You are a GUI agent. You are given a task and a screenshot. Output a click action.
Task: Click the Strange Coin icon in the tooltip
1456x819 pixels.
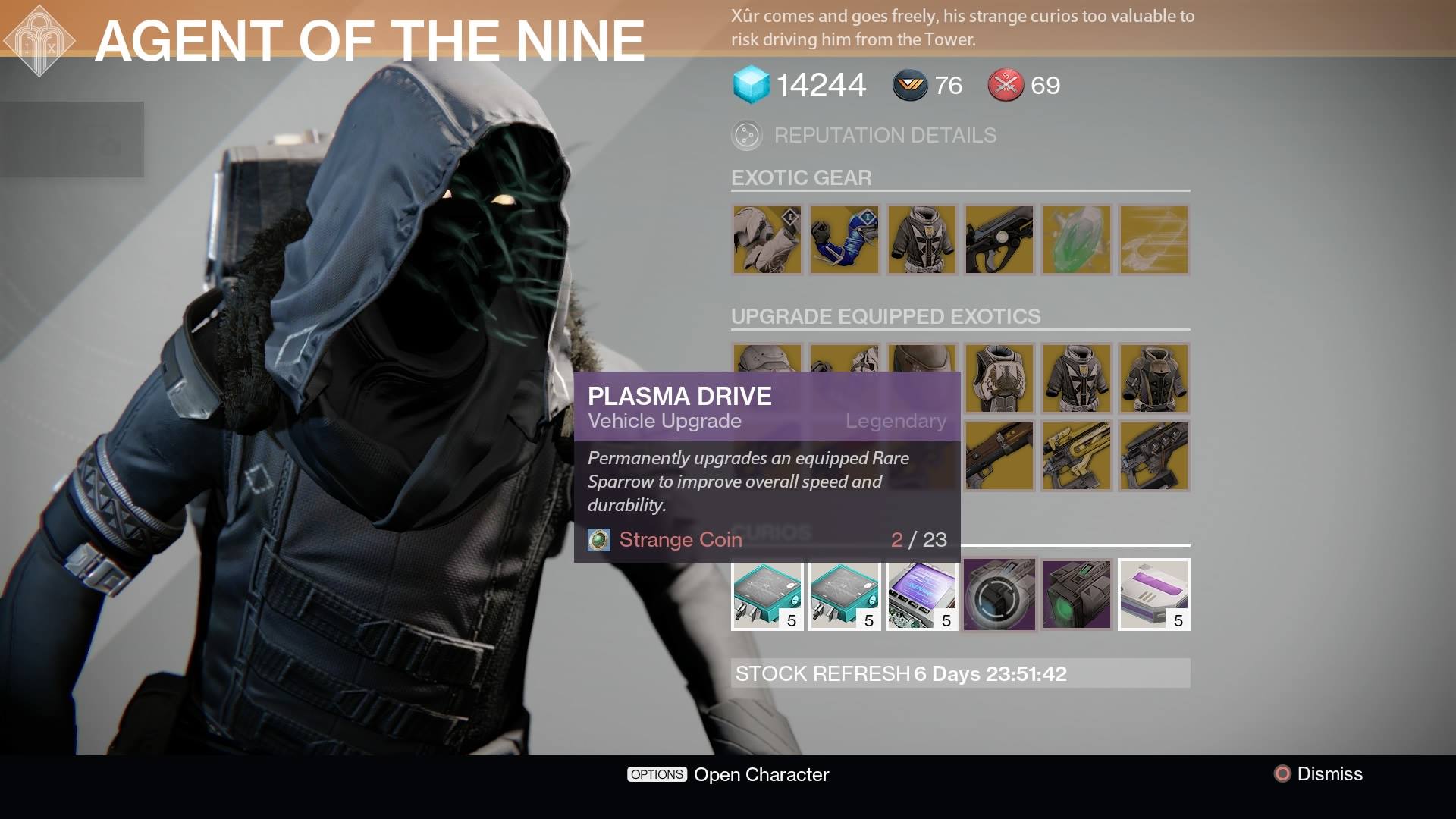point(598,540)
